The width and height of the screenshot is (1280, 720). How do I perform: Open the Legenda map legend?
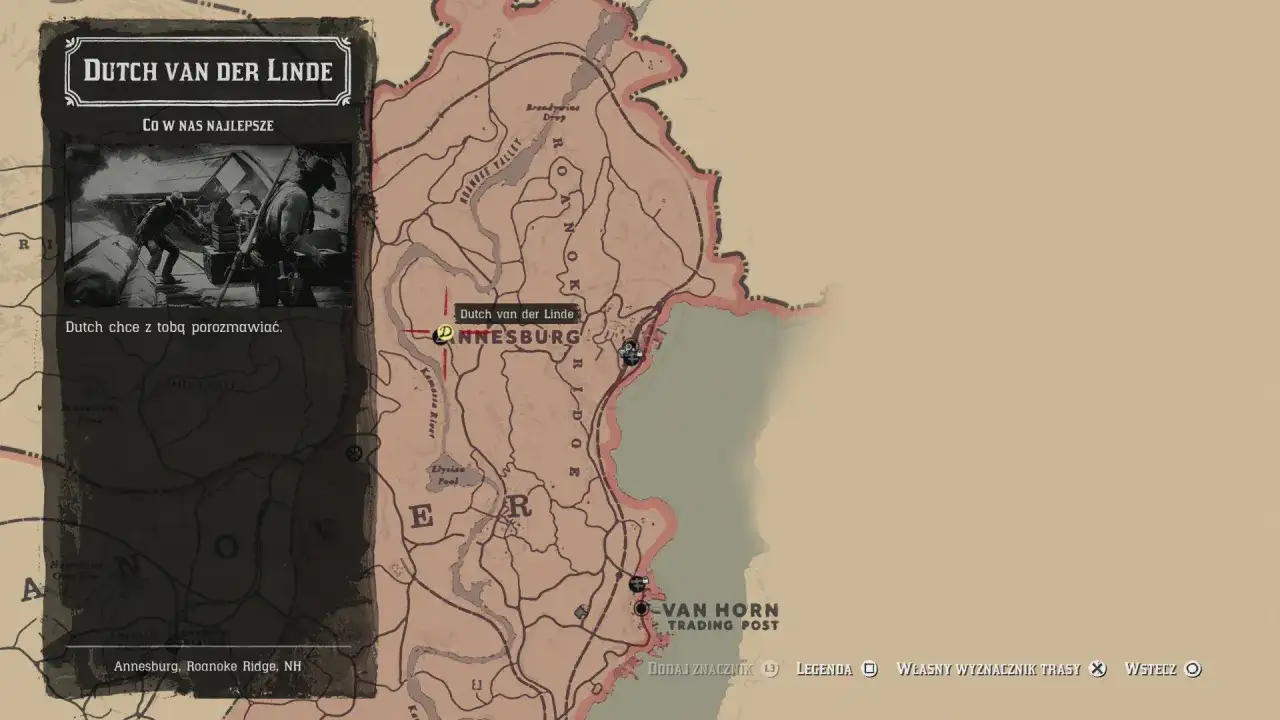tap(826, 669)
